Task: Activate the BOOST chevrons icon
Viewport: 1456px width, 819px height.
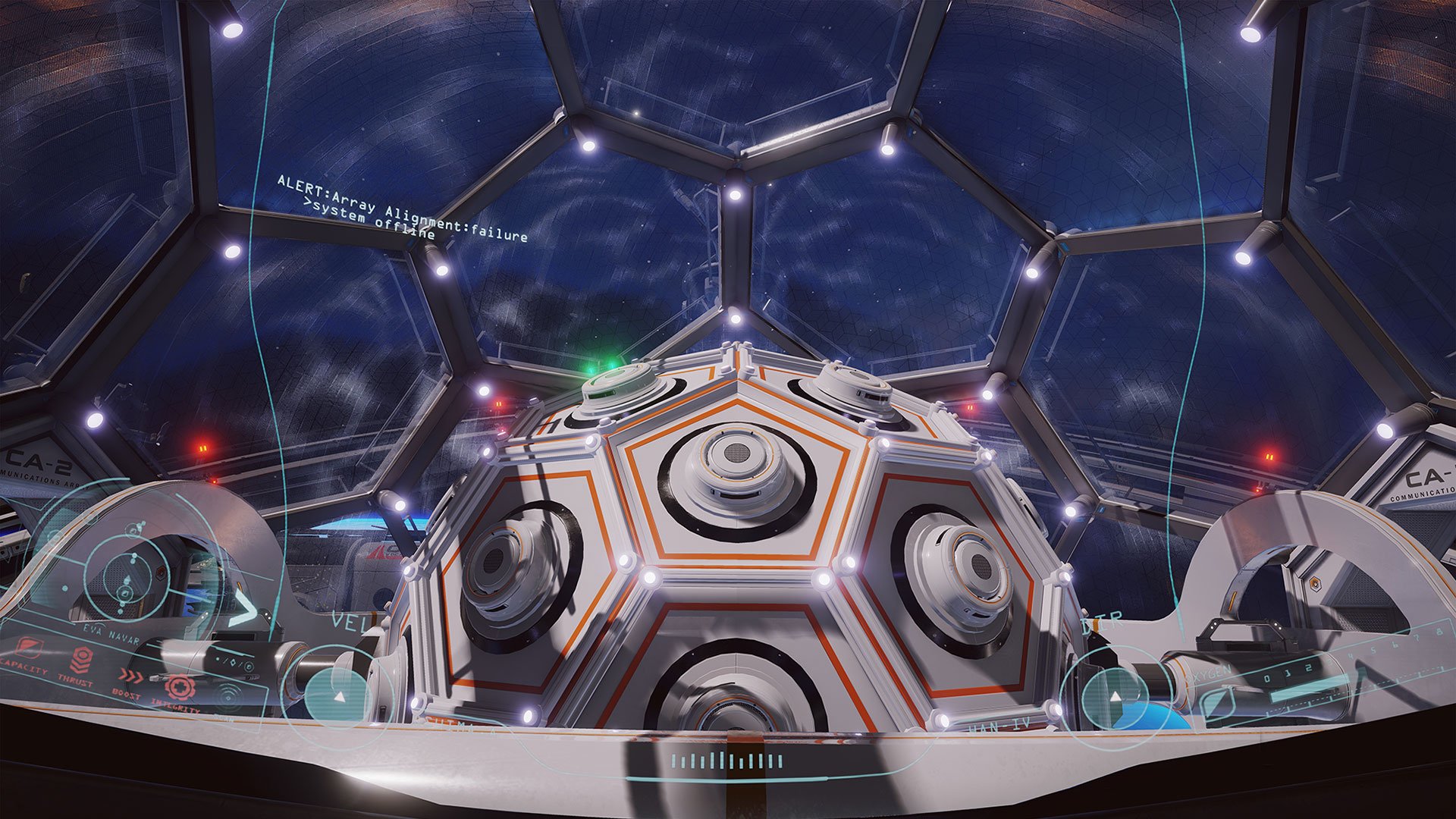Action: tap(131, 676)
